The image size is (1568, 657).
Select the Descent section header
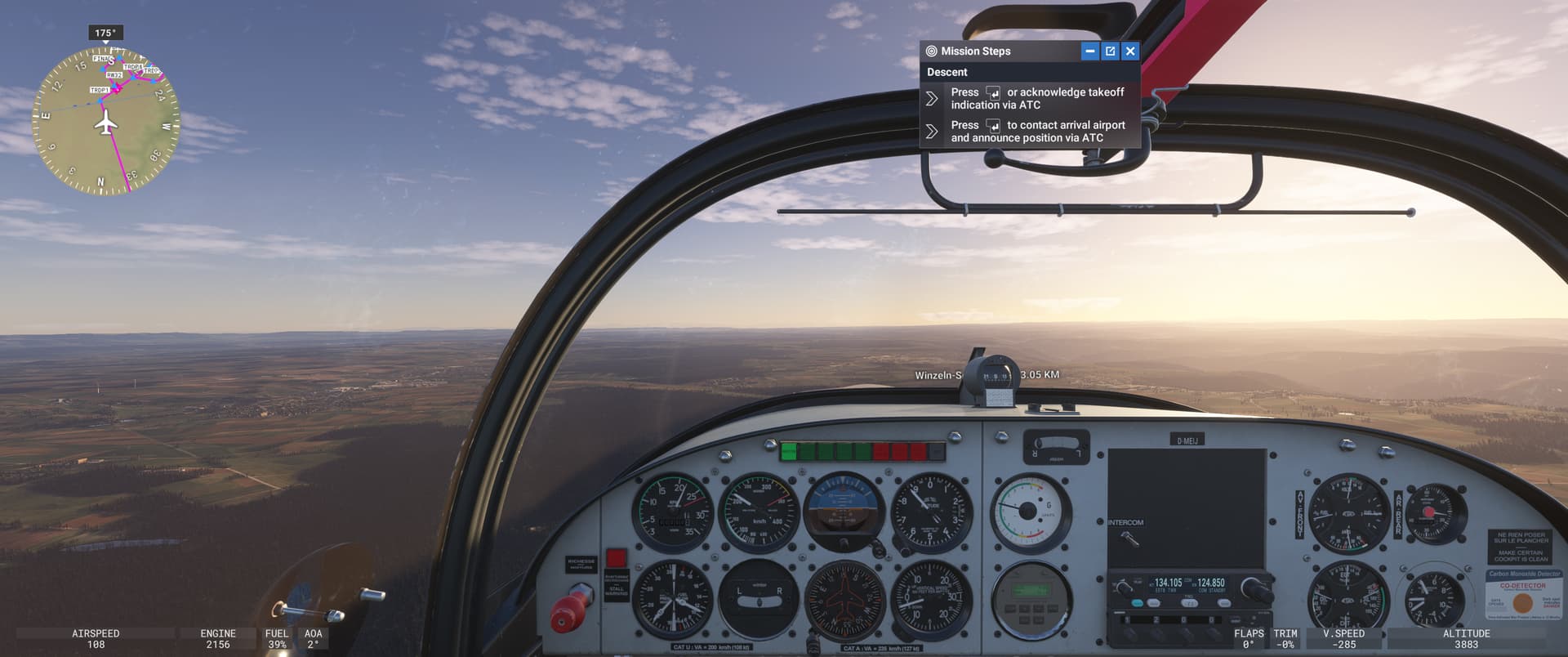tap(949, 72)
